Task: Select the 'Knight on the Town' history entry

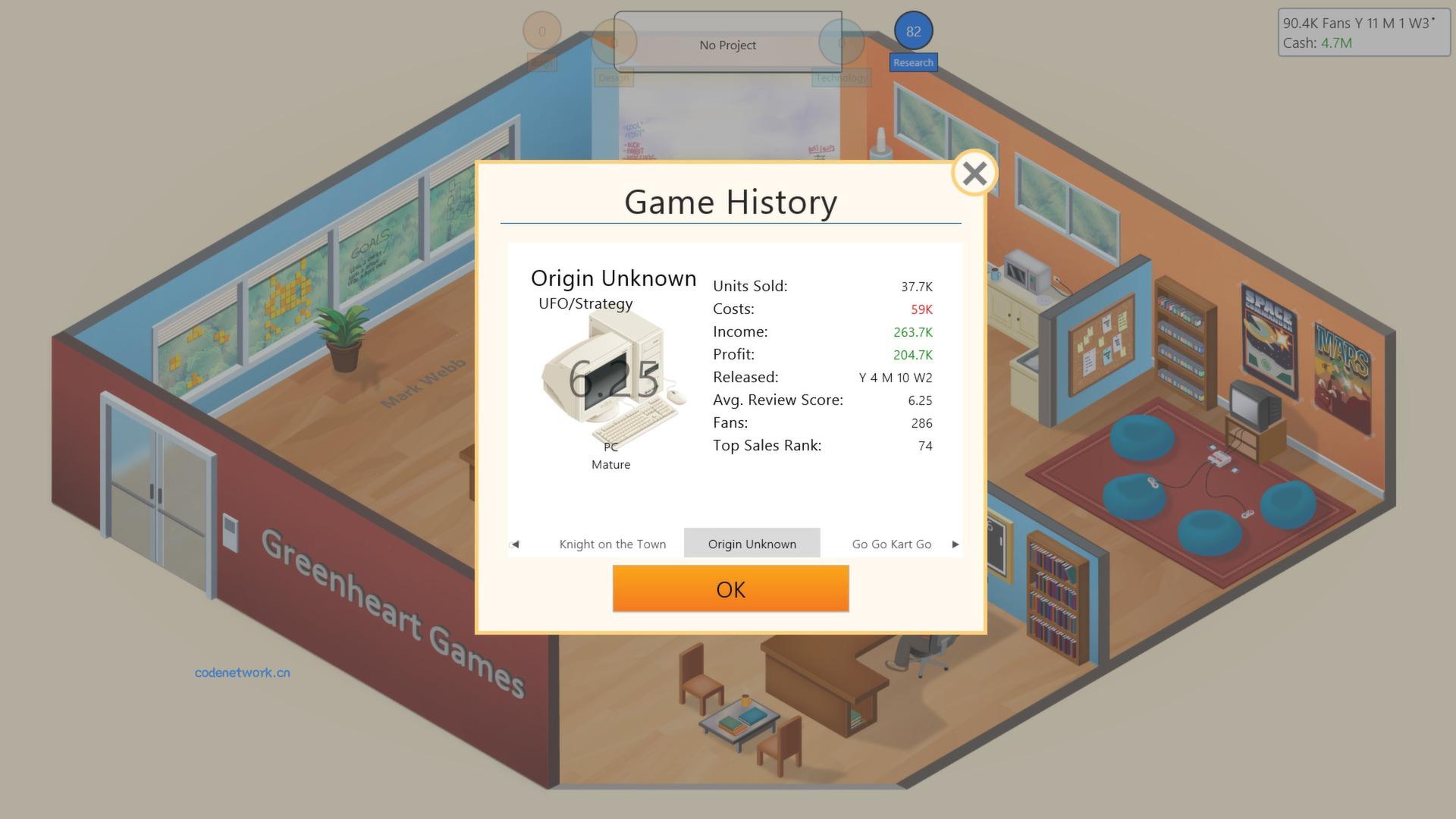Action: [x=612, y=544]
